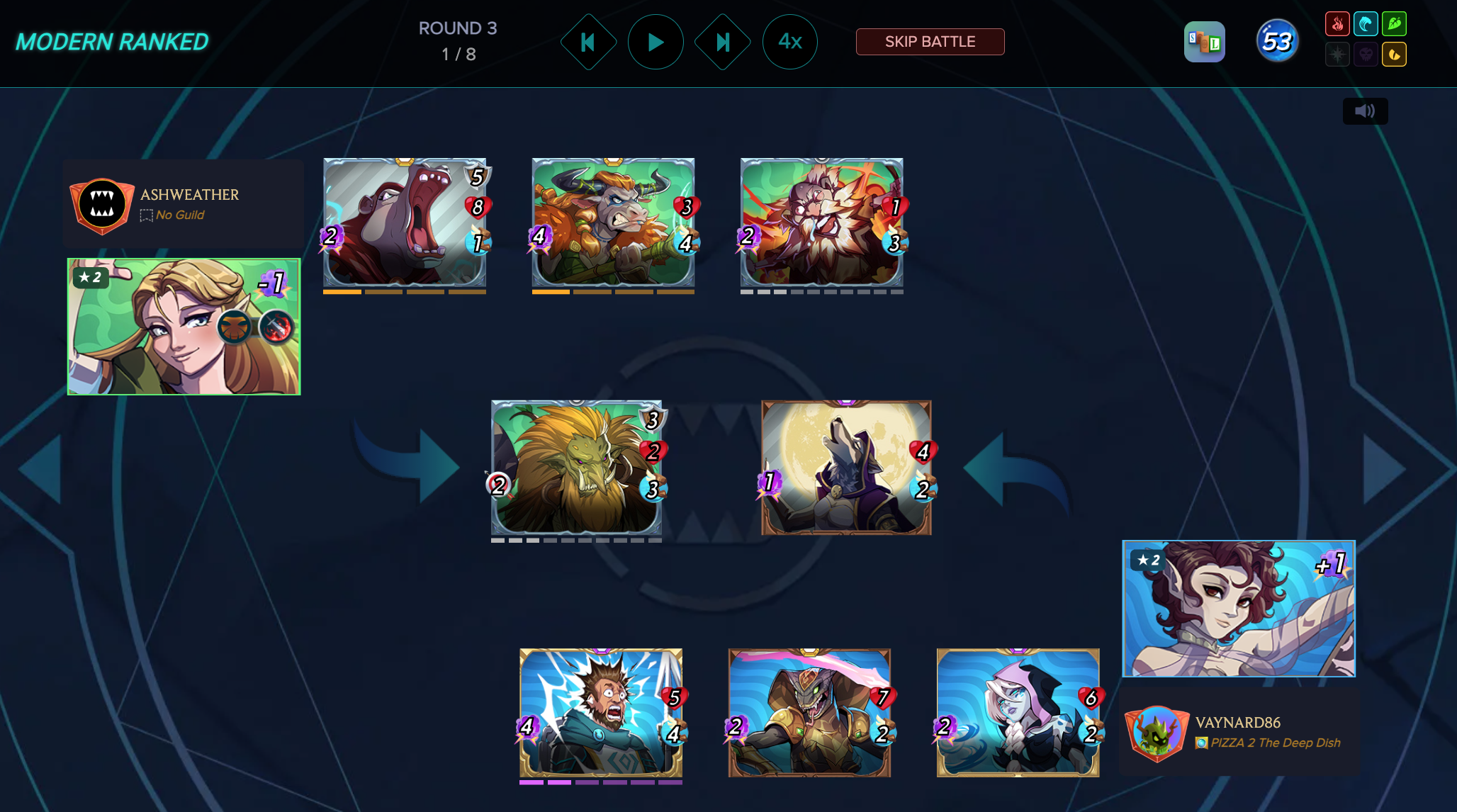The image size is (1457, 812).
Task: Inspect the shocked lightning man card
Action: (601, 713)
